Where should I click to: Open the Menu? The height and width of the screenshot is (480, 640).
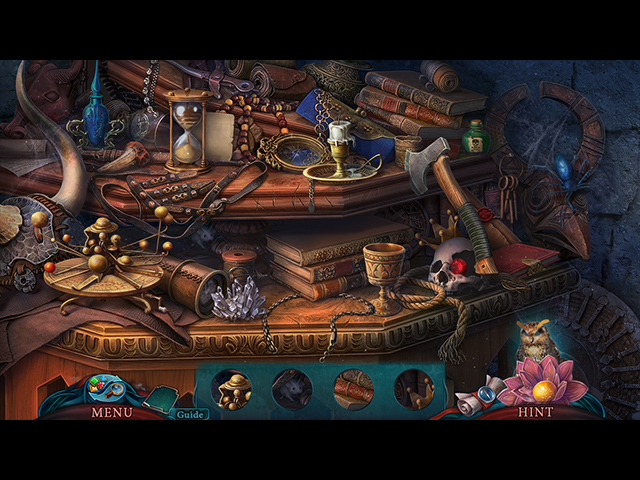111,411
